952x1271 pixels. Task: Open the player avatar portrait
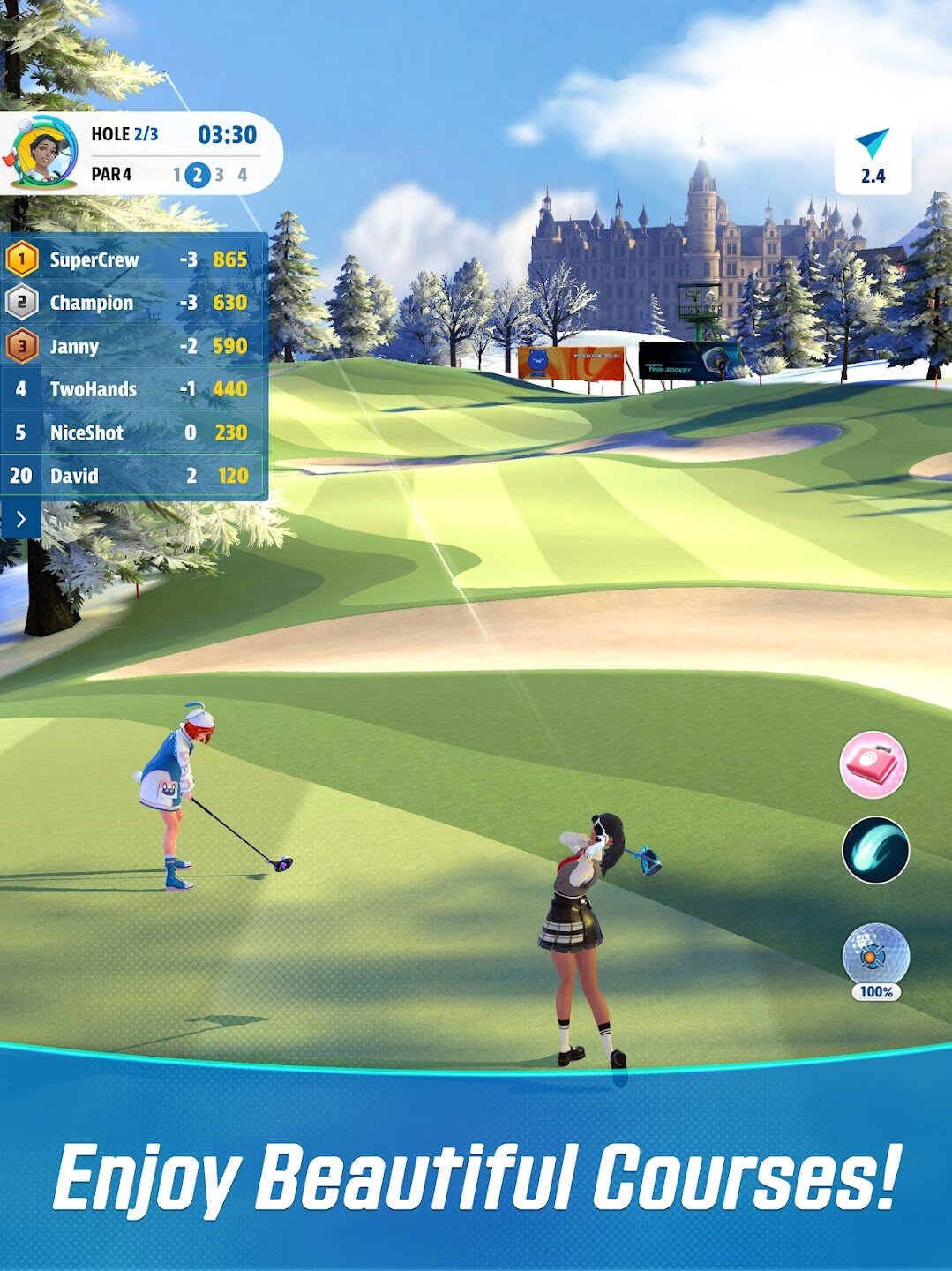point(44,152)
